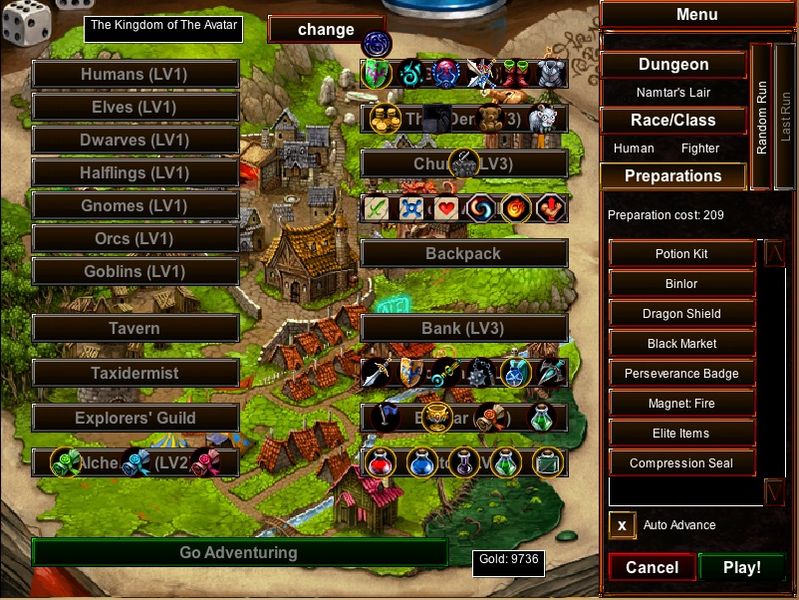Choose the Compression Seal preparation
The height and width of the screenshot is (600, 799).
click(681, 464)
